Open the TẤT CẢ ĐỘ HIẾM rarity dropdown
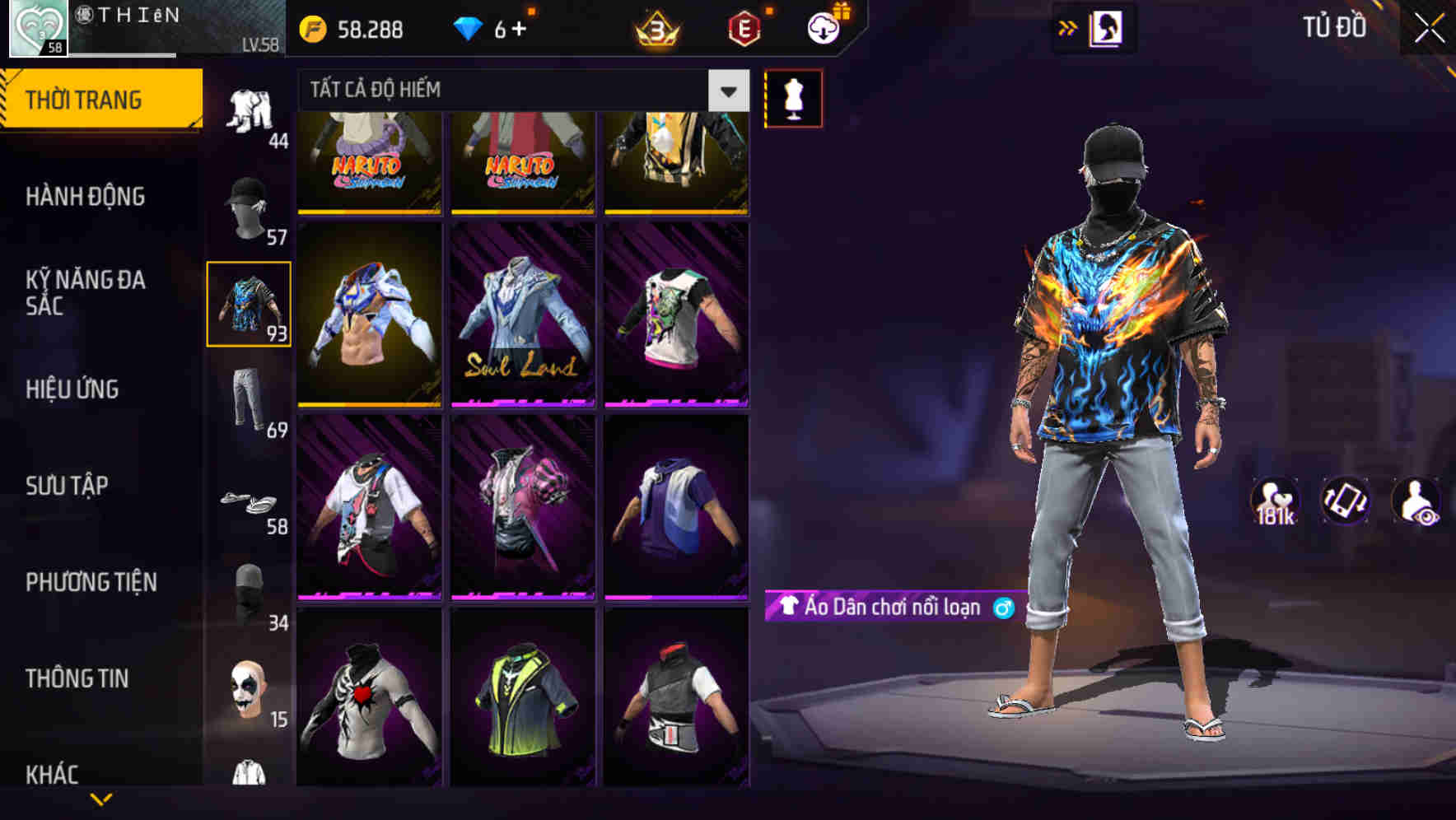The width and height of the screenshot is (1456, 820). 522,90
